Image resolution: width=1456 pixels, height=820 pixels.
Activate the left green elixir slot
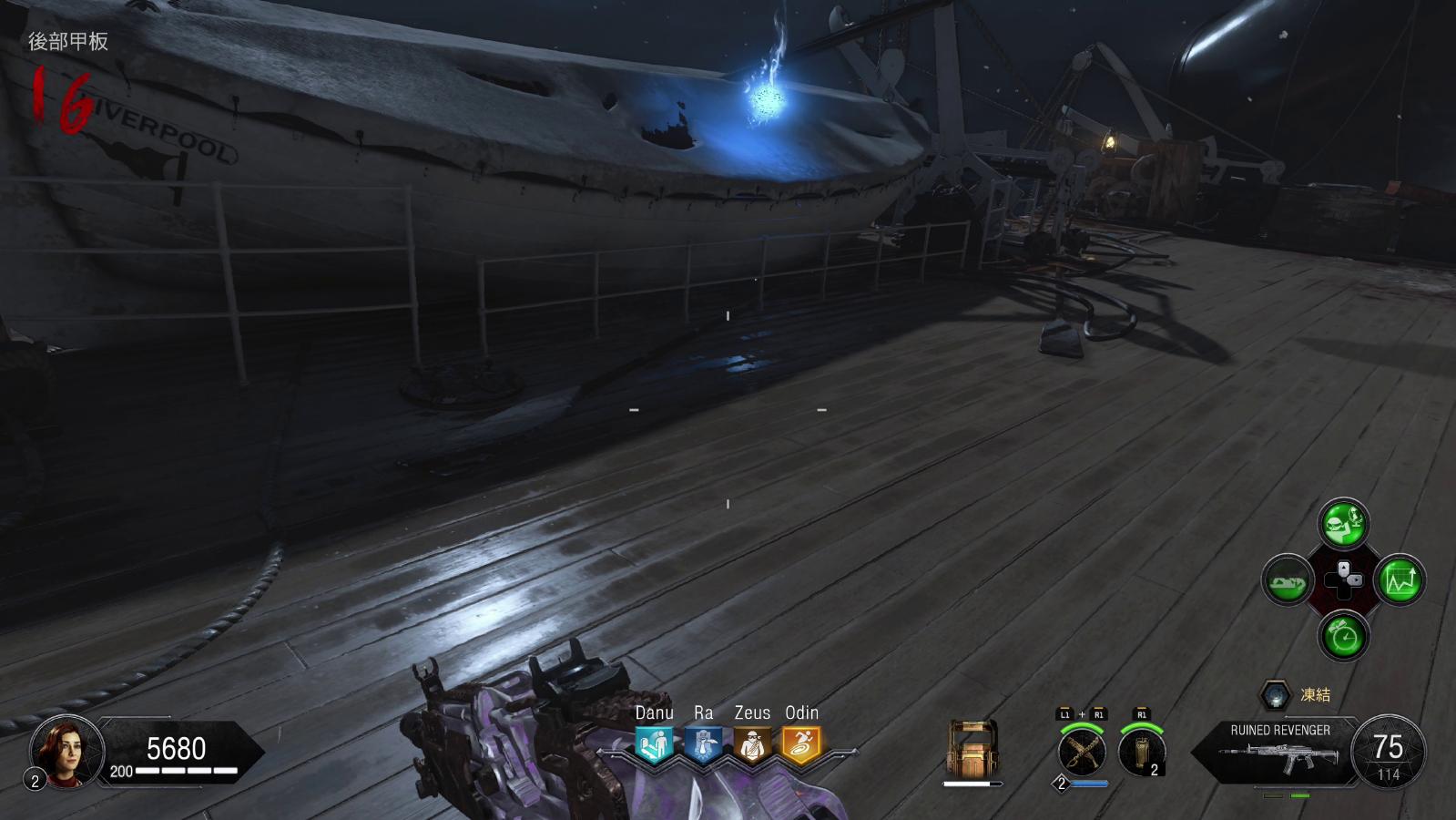pos(1288,580)
